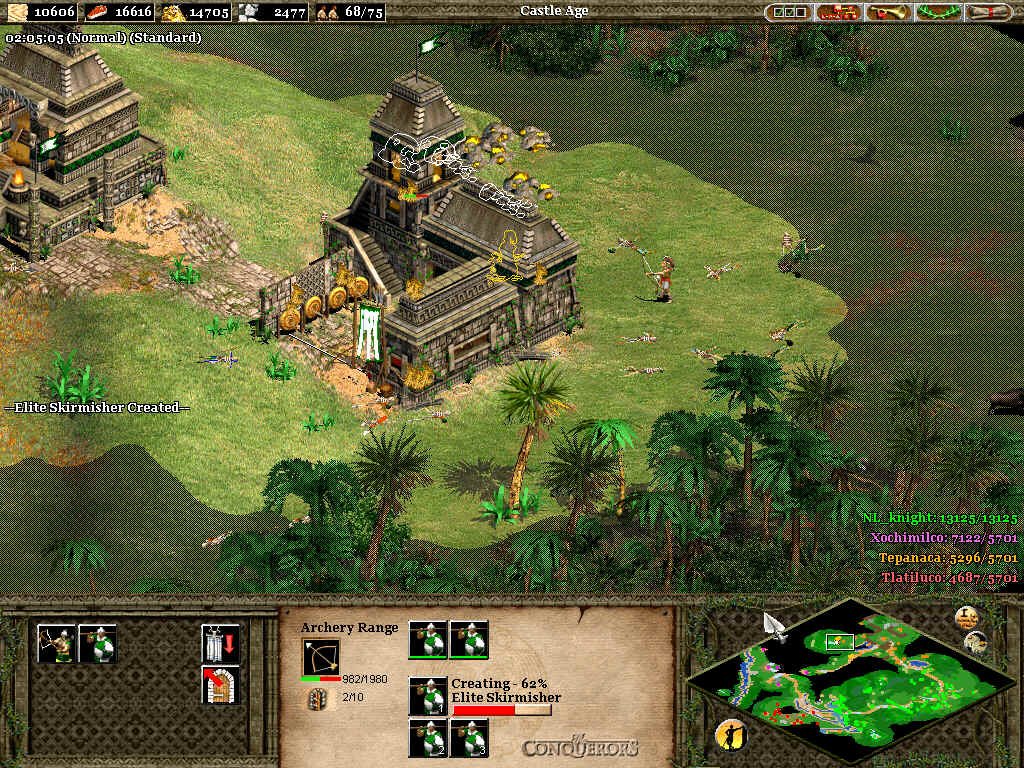Train an archer from the command panel
The image size is (1024, 768).
pos(57,643)
